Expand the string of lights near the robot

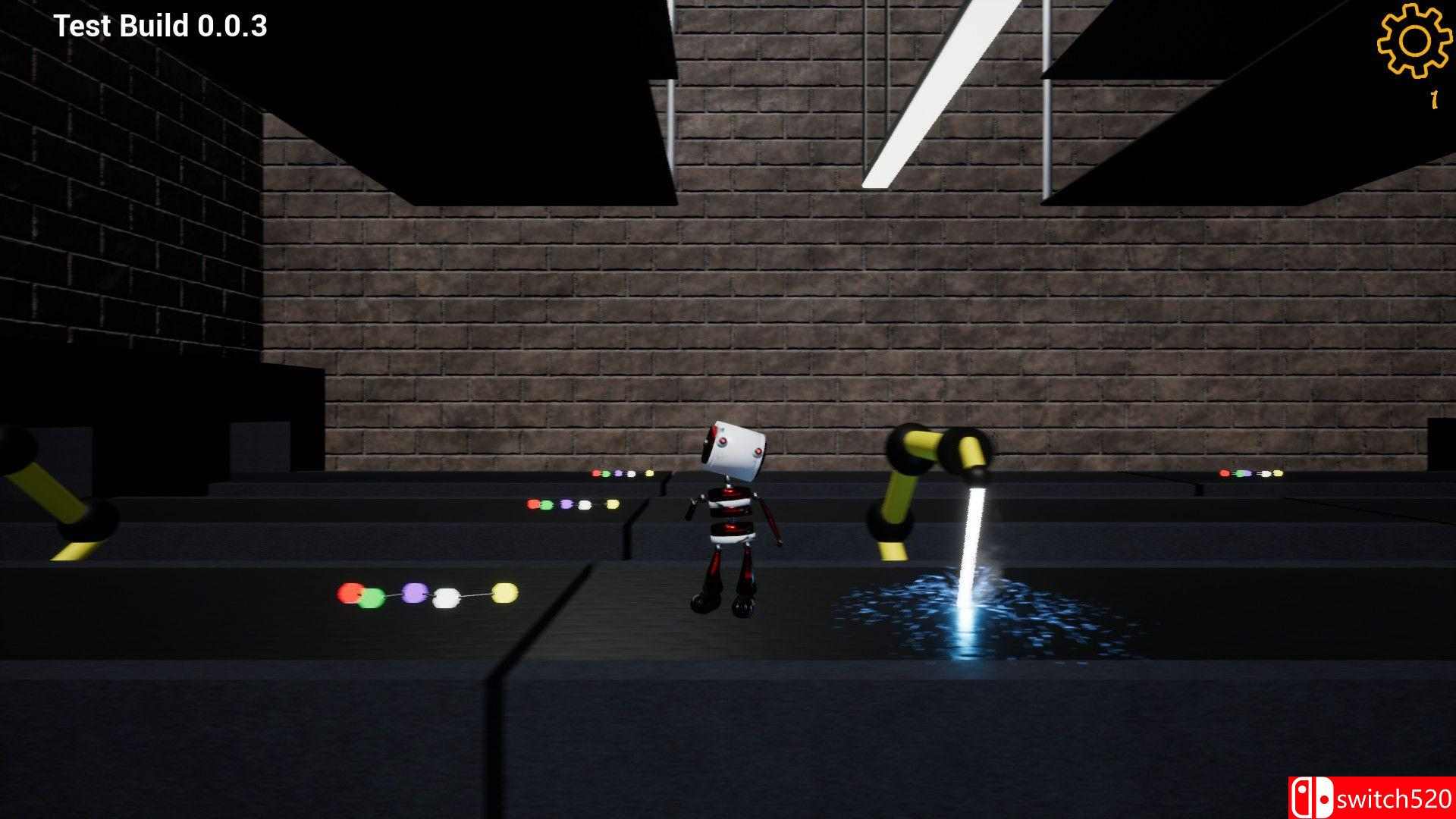coord(620,474)
